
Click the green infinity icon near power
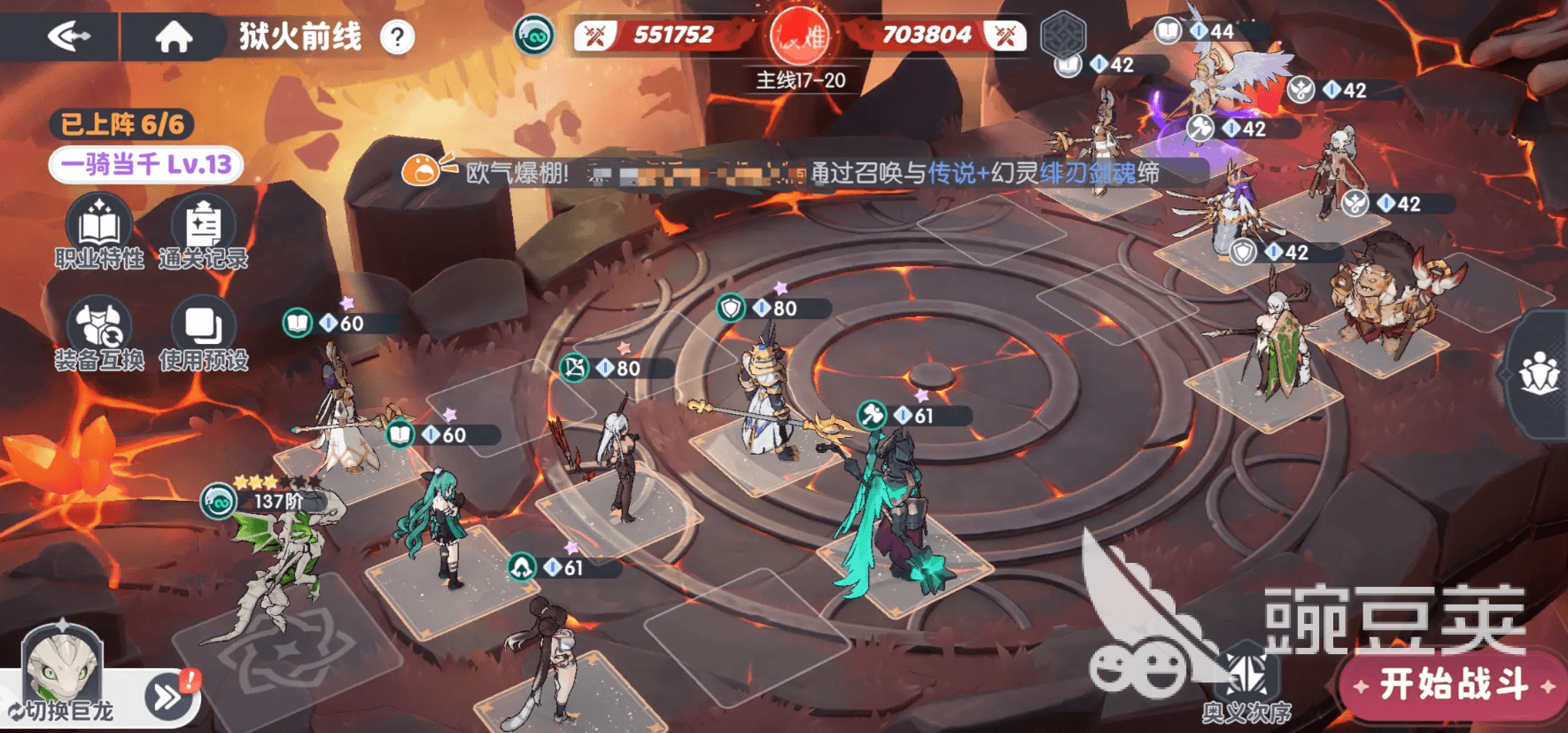[x=534, y=35]
